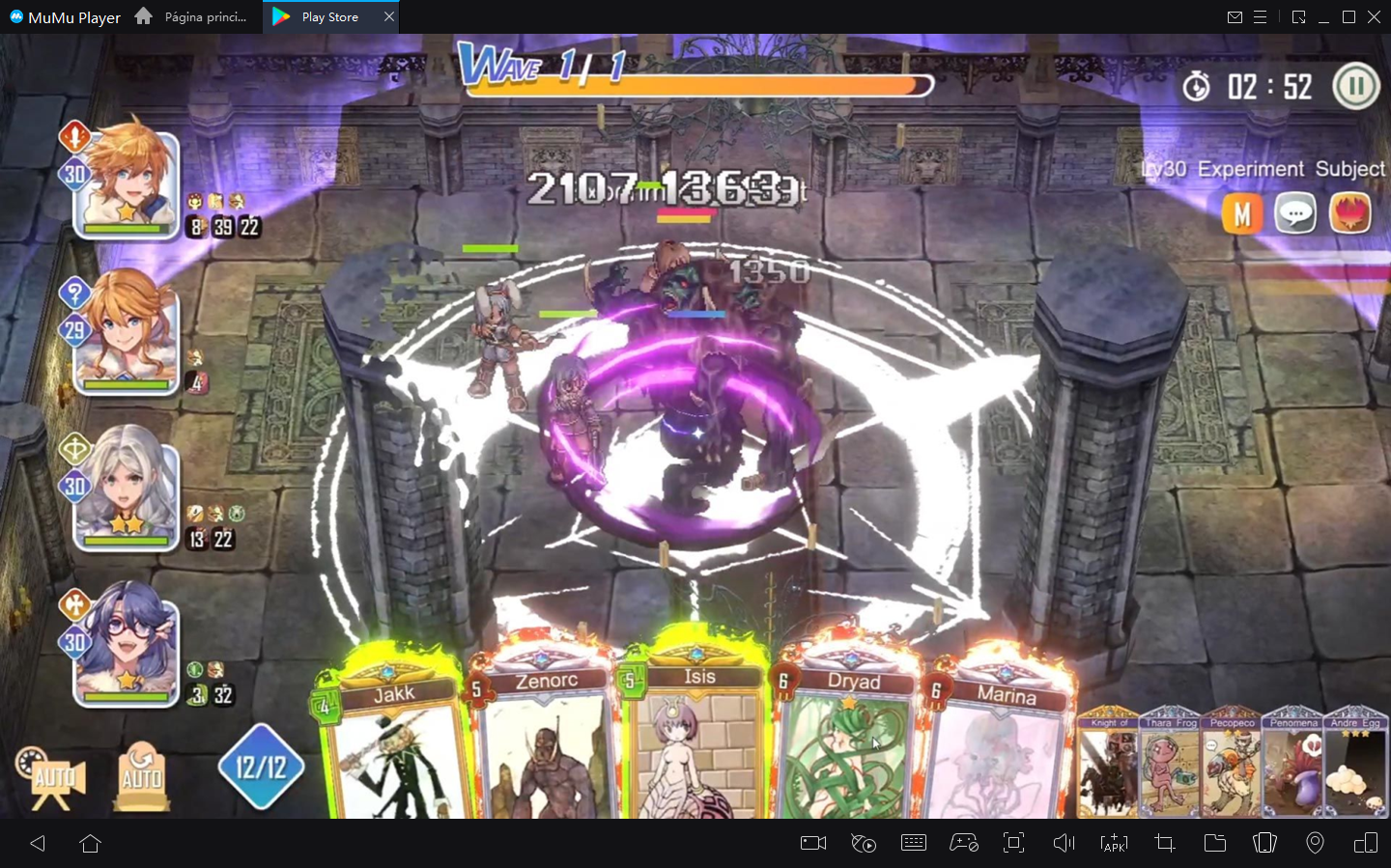Switch to the Play Store tab
The height and width of the screenshot is (868, 1391).
click(328, 16)
